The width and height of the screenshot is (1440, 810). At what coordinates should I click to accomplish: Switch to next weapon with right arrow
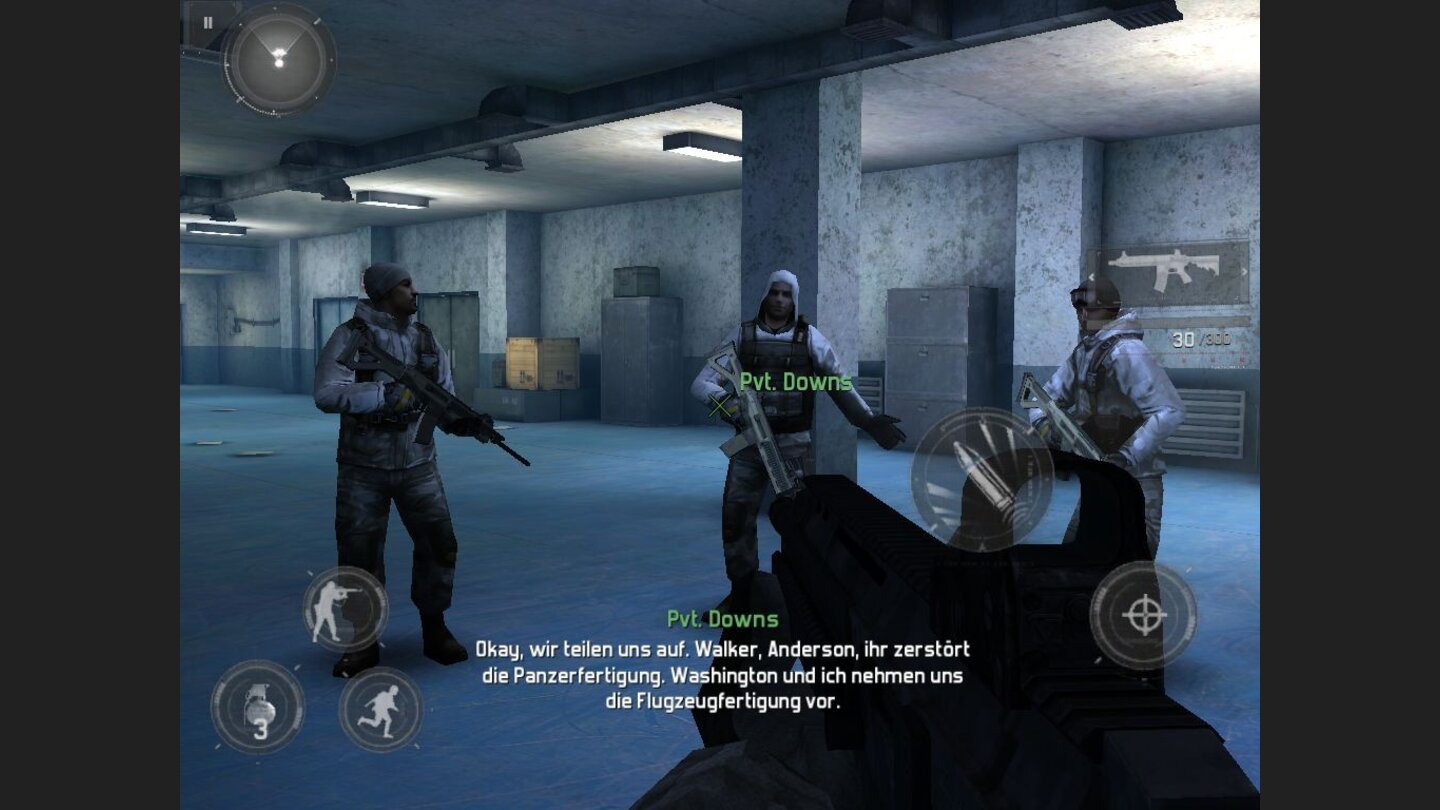tap(1244, 272)
